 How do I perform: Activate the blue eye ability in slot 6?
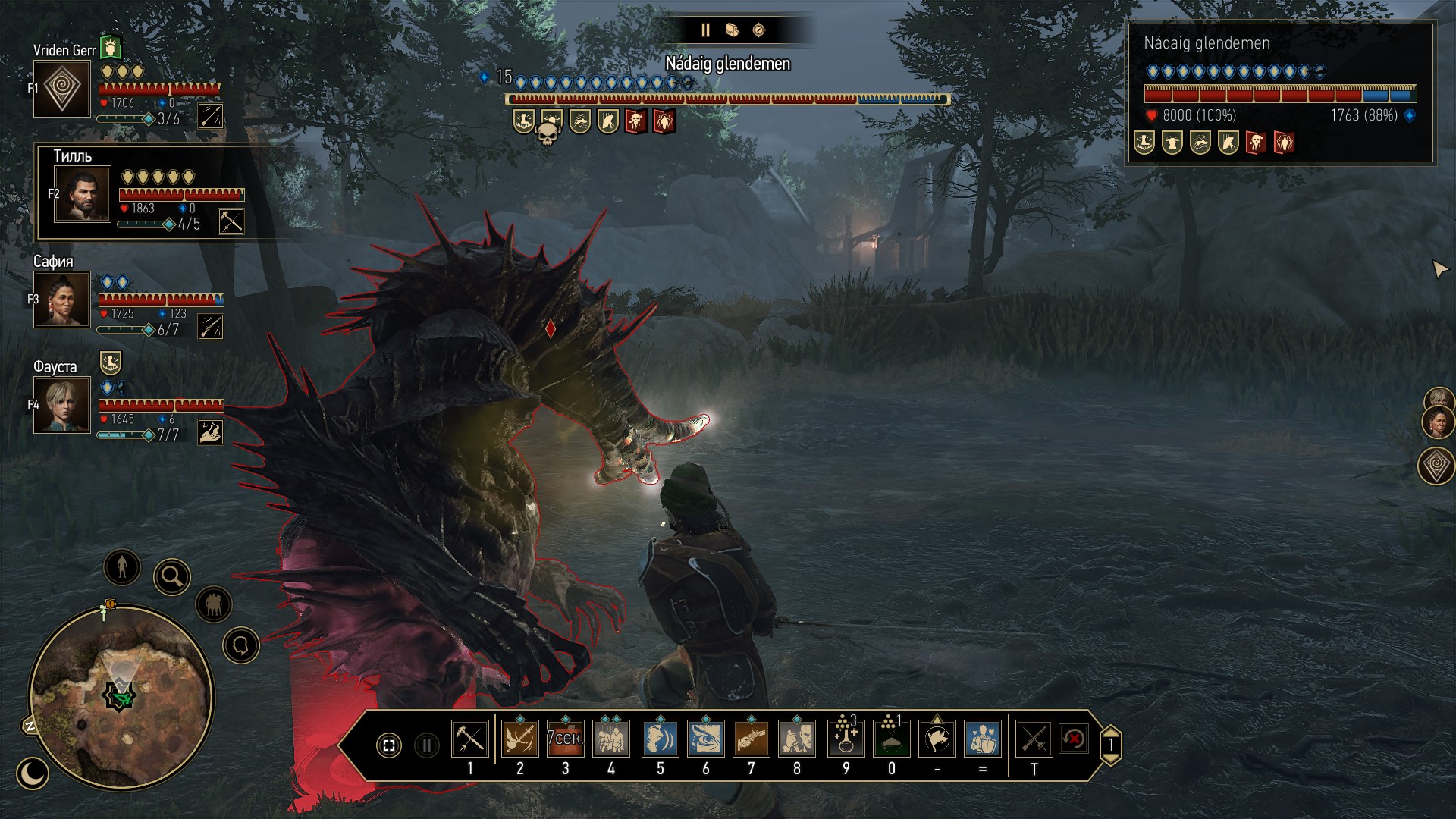(x=706, y=739)
